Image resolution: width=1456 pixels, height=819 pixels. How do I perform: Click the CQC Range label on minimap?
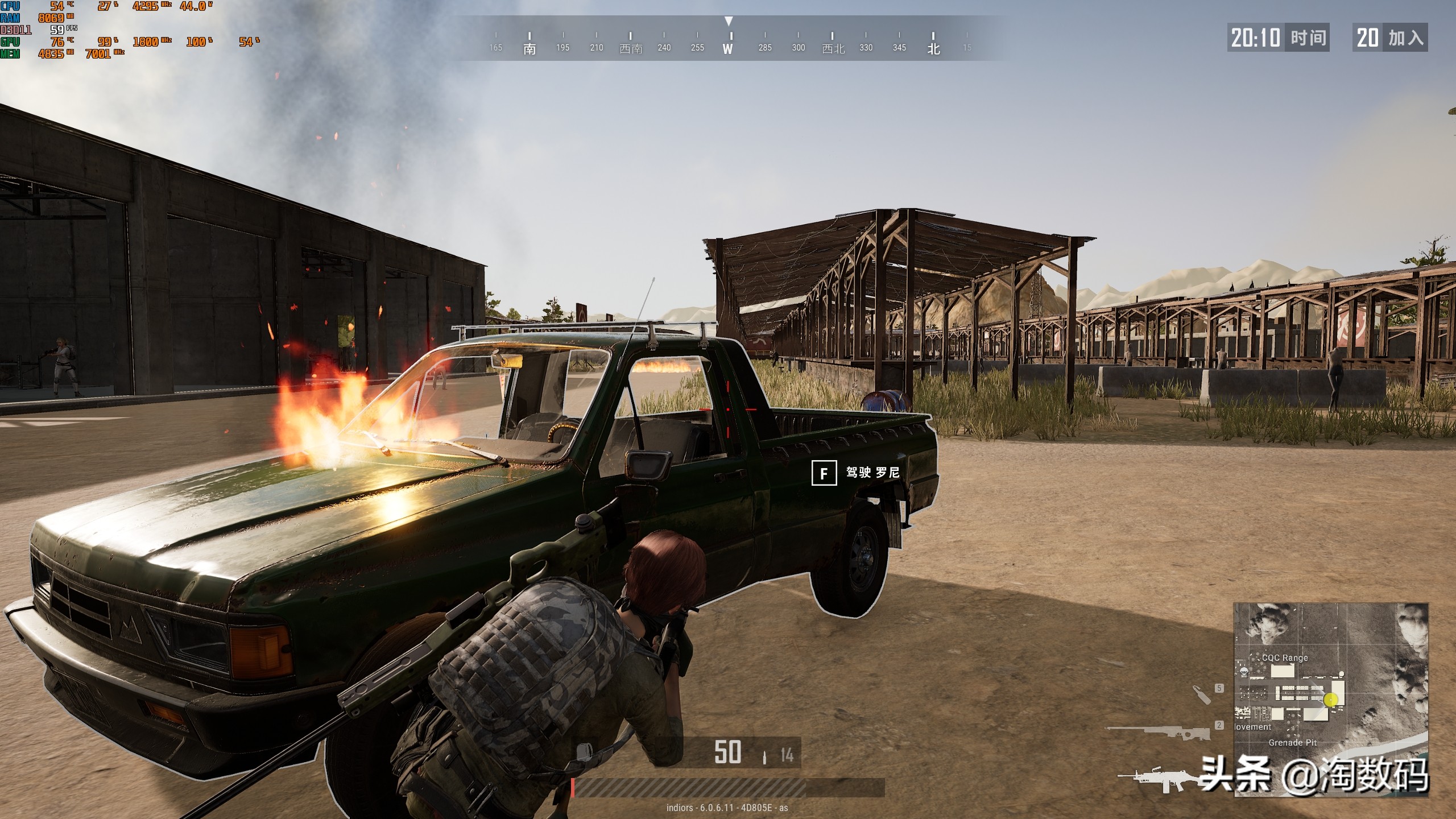(1285, 657)
